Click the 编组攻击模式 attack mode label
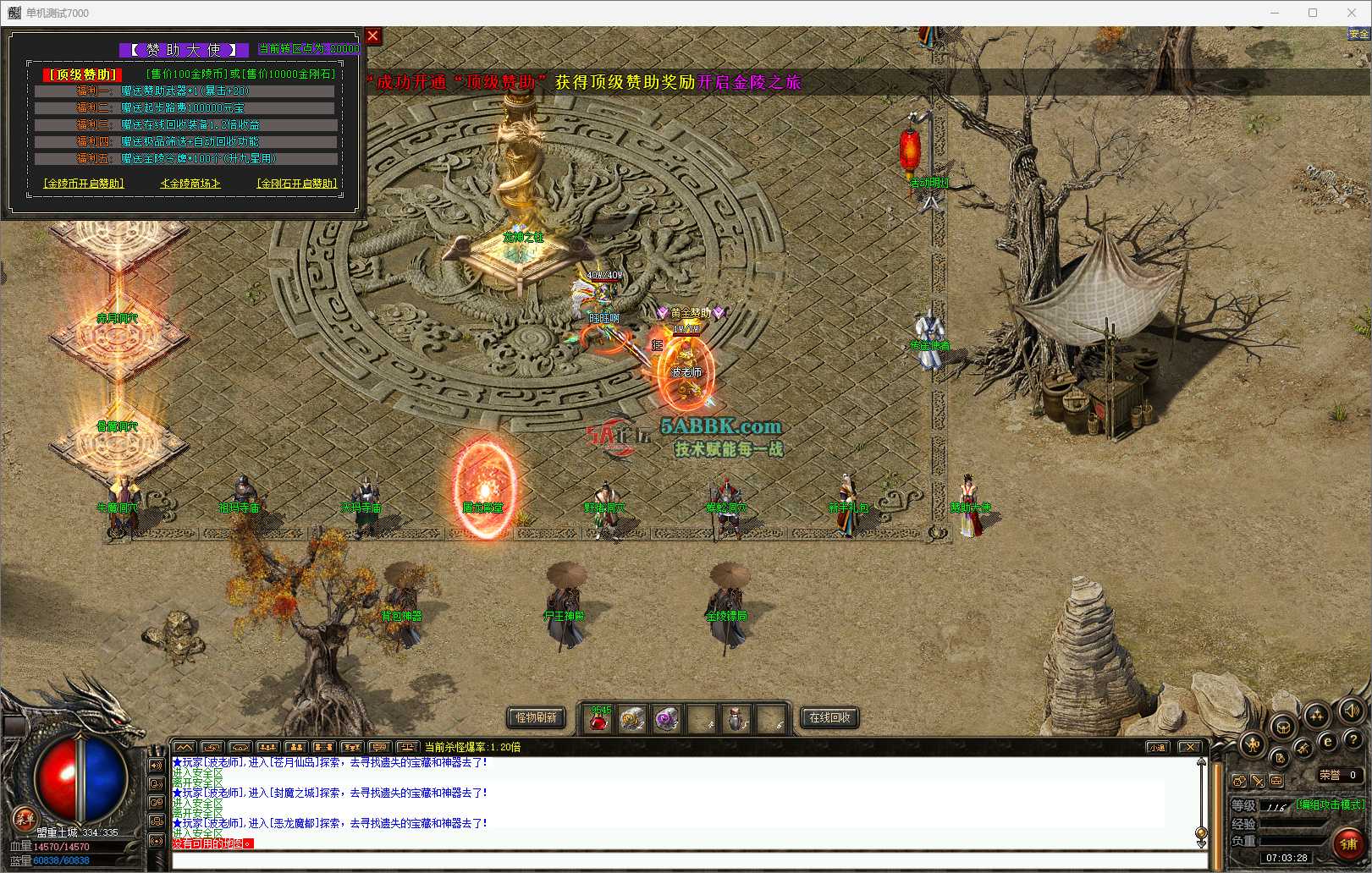This screenshot has width=1372, height=873. click(1330, 804)
